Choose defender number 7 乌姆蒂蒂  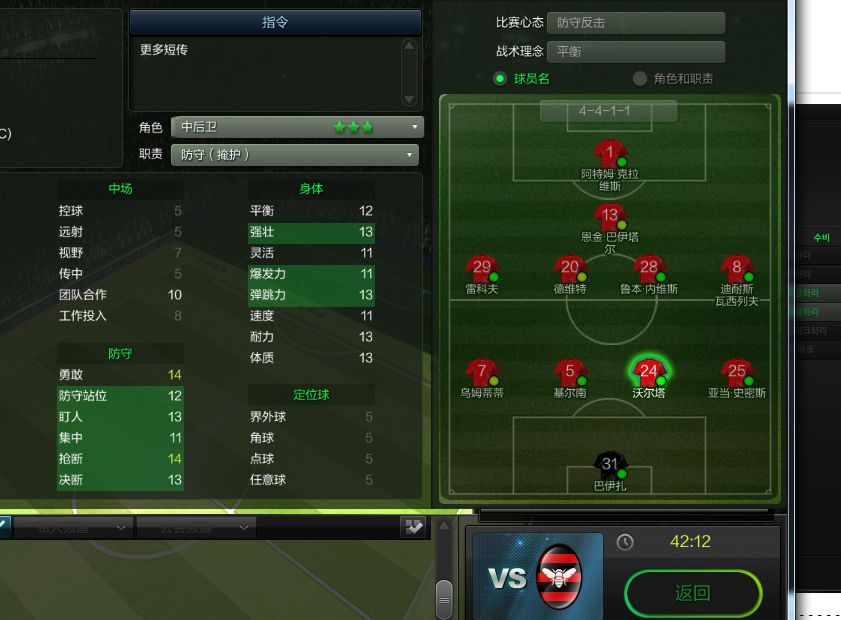[483, 374]
